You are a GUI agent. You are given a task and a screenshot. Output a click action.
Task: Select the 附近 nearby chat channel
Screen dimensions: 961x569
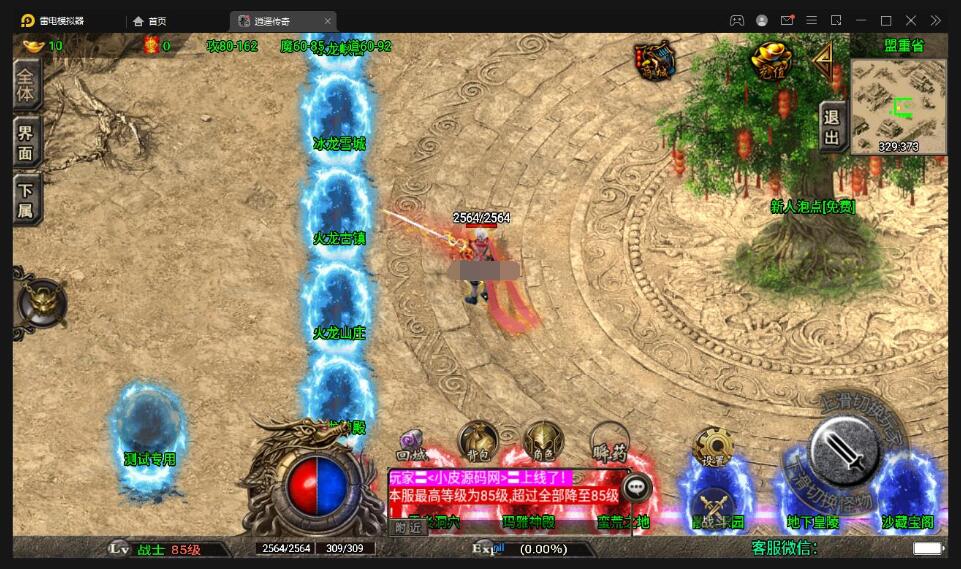tap(407, 528)
